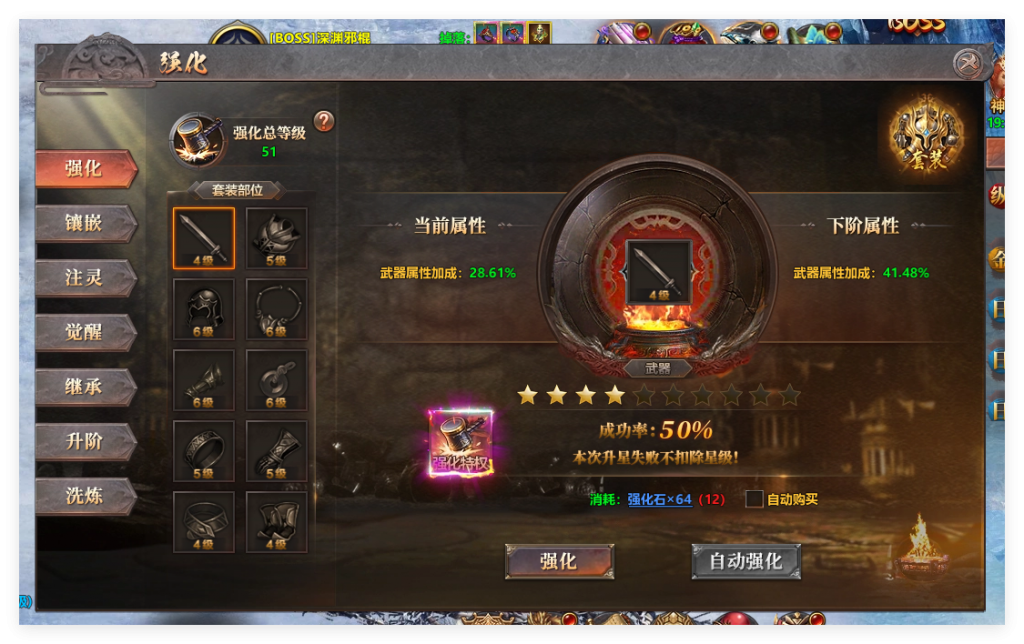Choose the 洗炼 tab
This screenshot has height=644, width=1024.
click(x=85, y=496)
